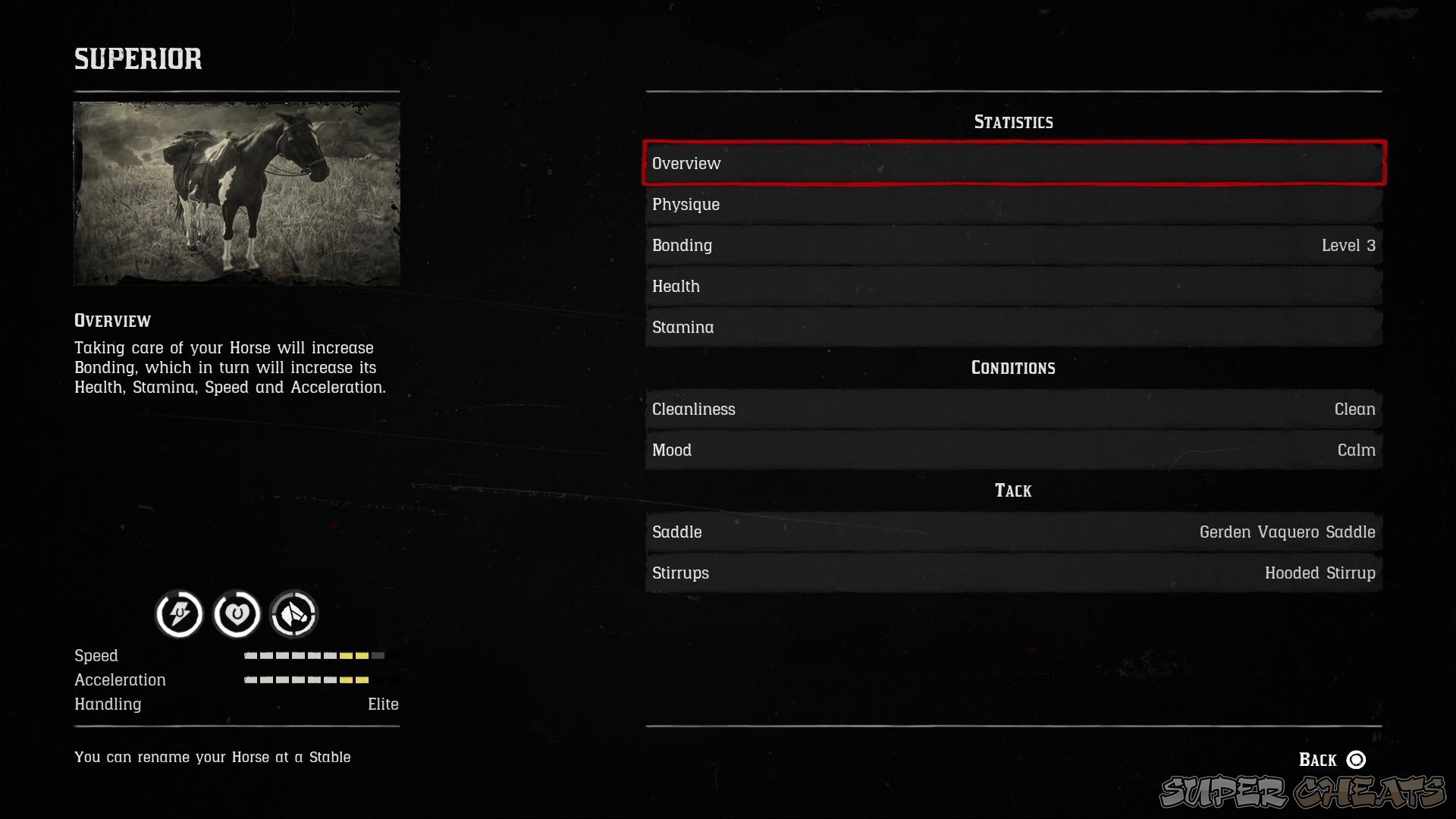Image resolution: width=1456 pixels, height=819 pixels.
Task: Switch to the Bonding Level 3 row
Action: [1014, 245]
